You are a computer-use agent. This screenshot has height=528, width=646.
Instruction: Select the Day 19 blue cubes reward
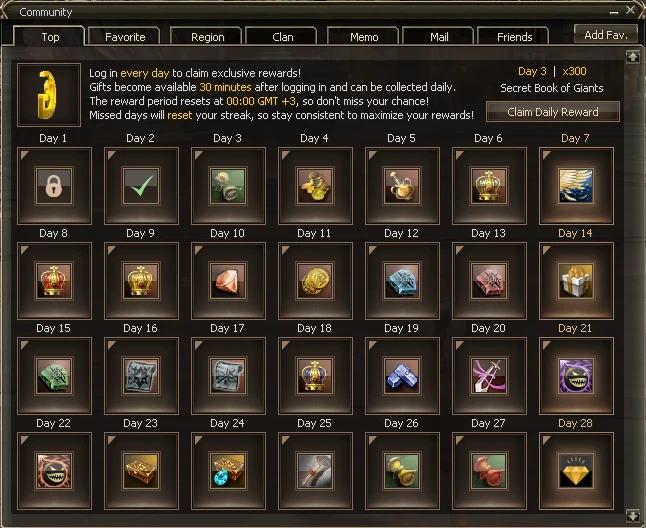(x=401, y=375)
